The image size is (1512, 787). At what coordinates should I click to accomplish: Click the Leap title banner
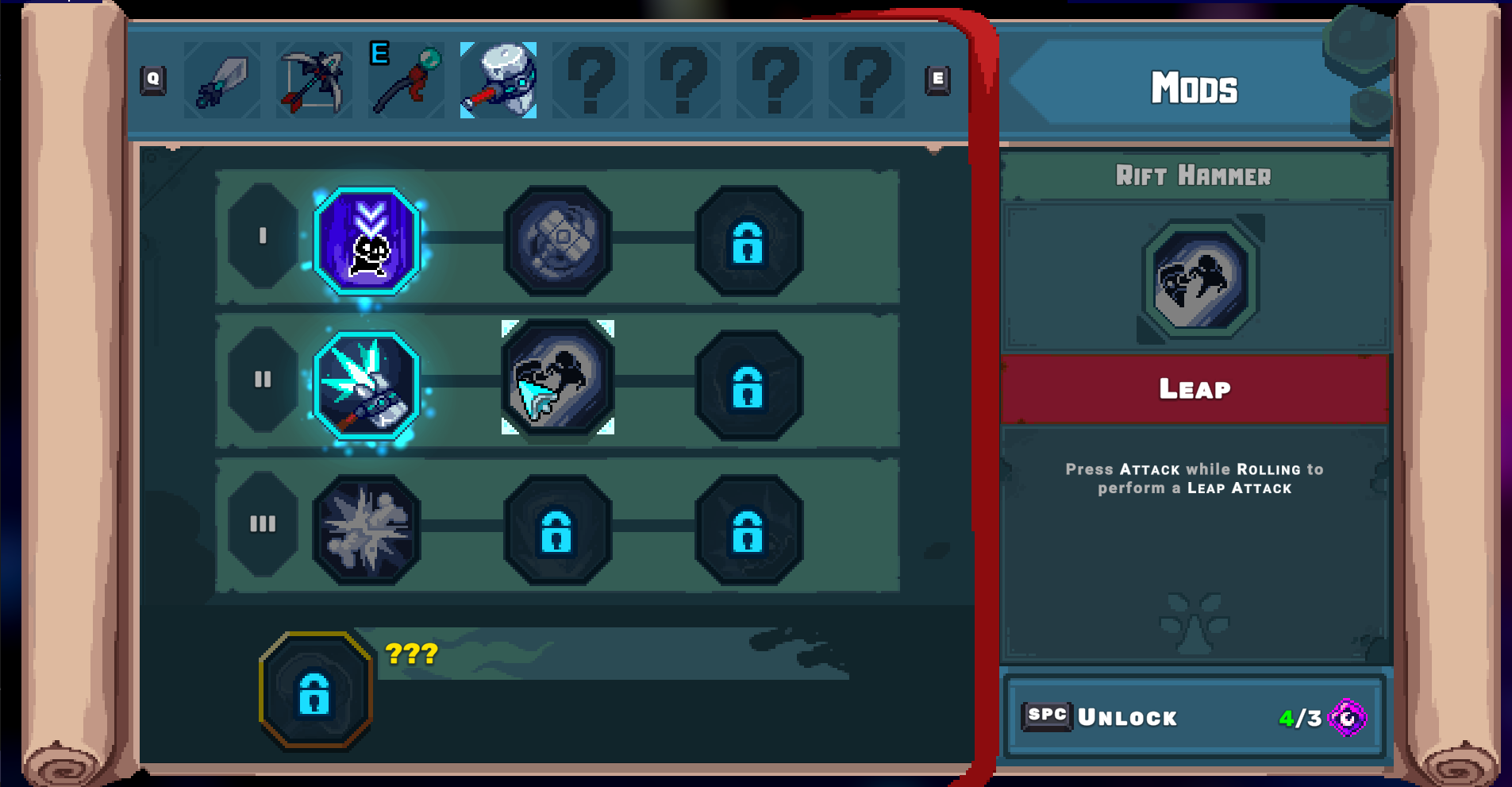click(x=1195, y=388)
